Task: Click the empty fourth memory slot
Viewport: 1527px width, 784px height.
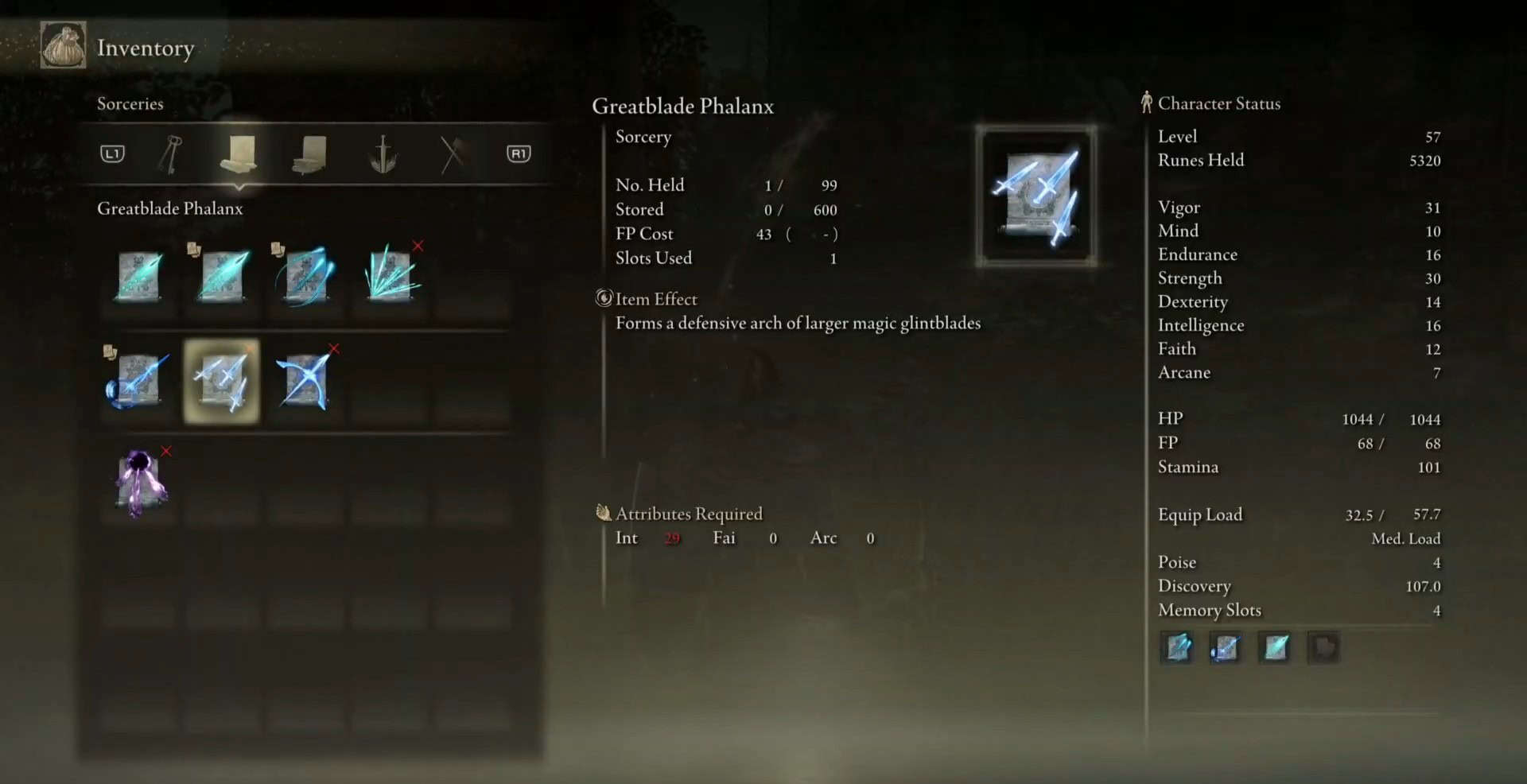Action: [x=1323, y=647]
